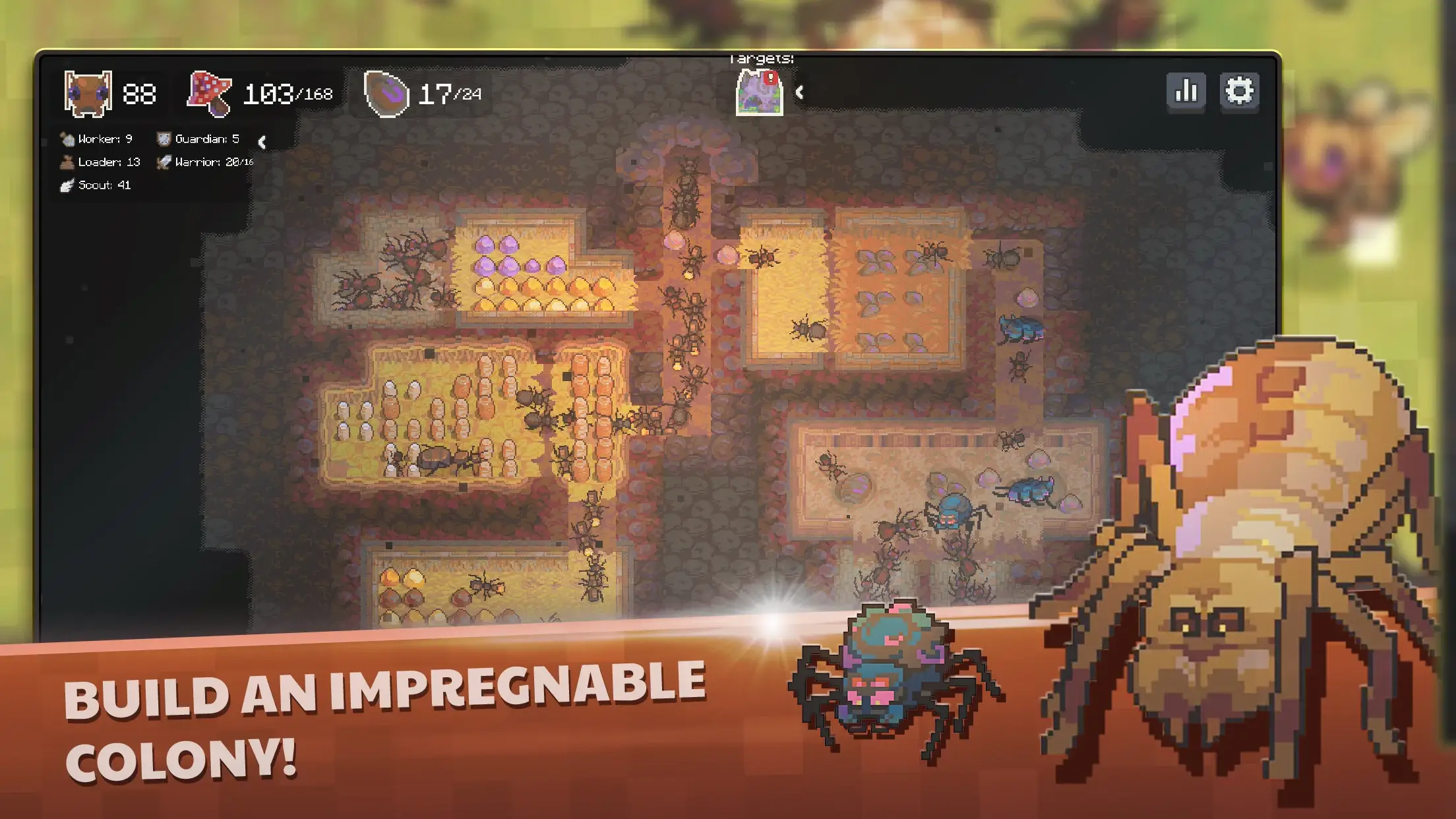The image size is (1456, 819).
Task: Click the Worker unit icon
Action: (67, 138)
